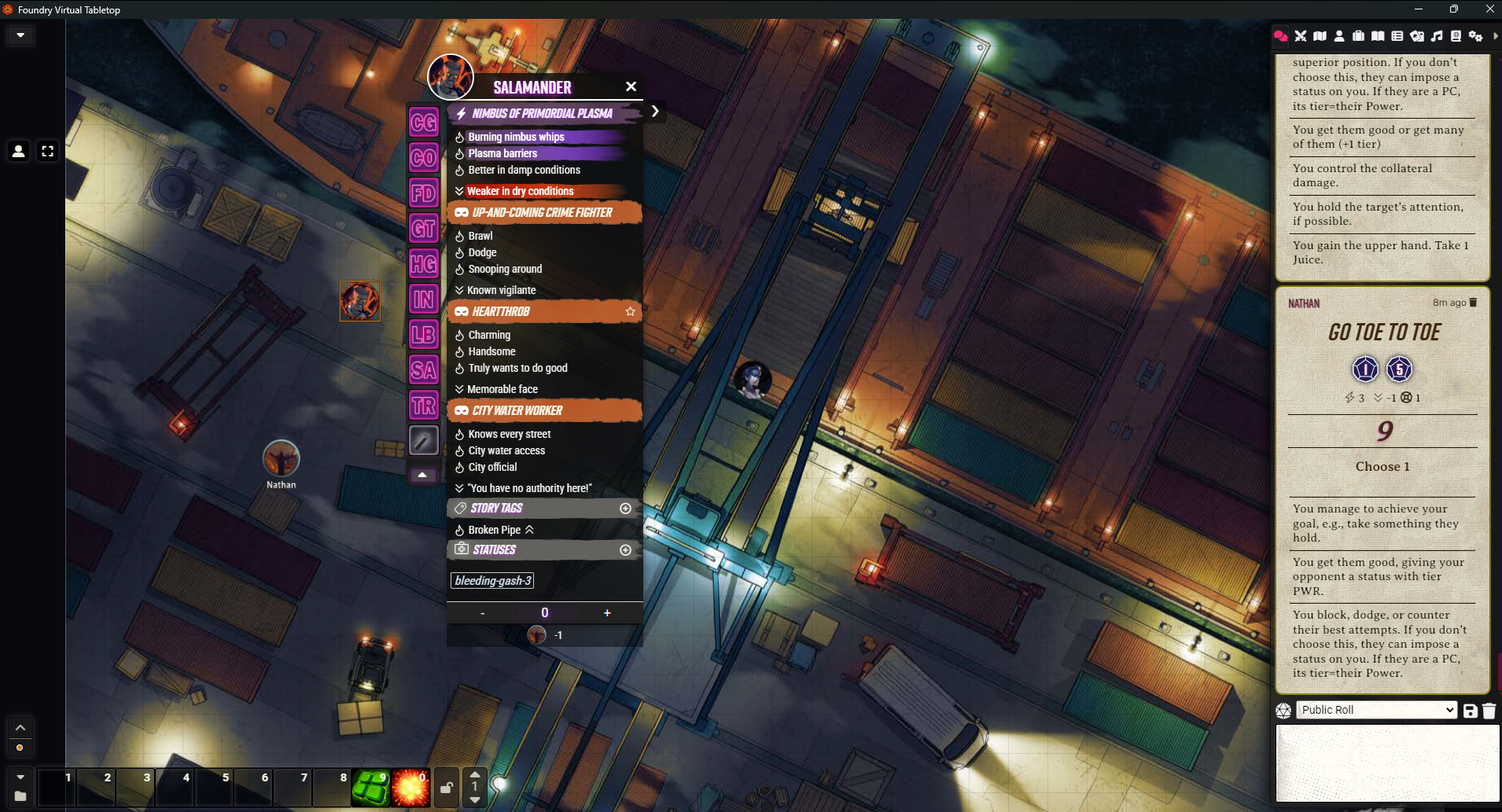Toggle the Plasma barriers power tag
The height and width of the screenshot is (812, 1502).
coord(503,153)
